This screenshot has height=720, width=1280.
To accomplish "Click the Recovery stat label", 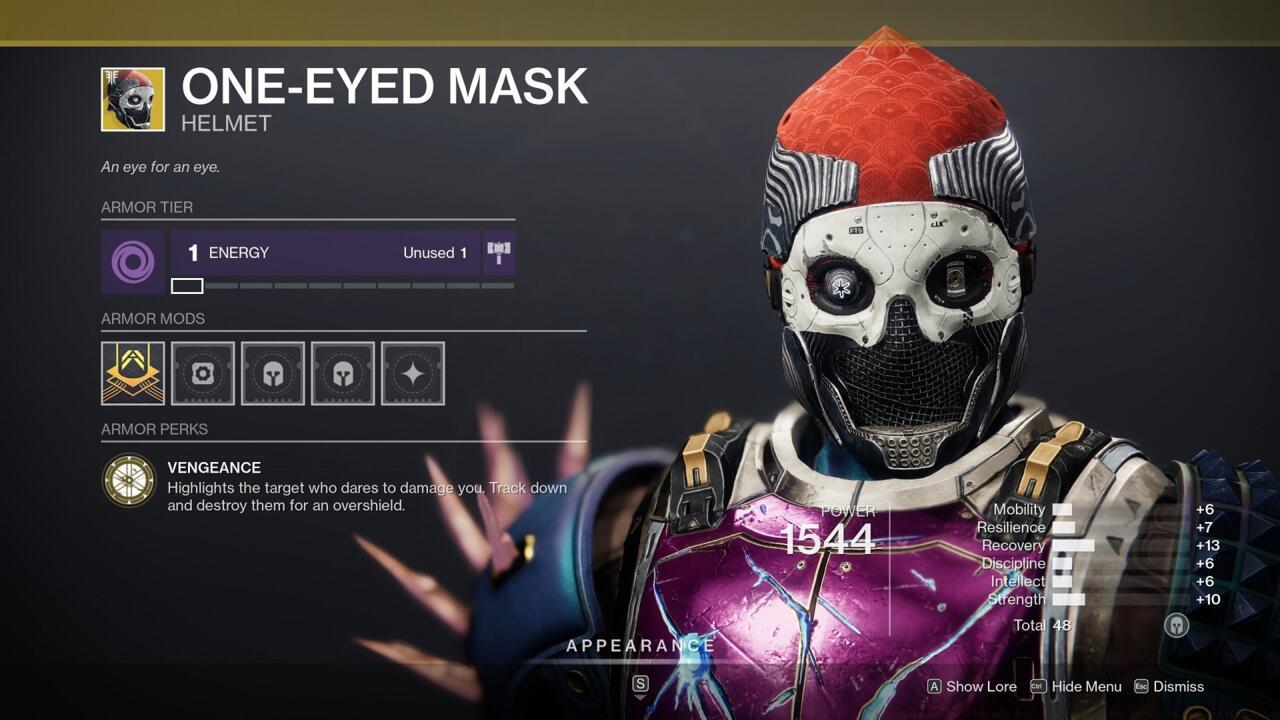I will [1013, 545].
